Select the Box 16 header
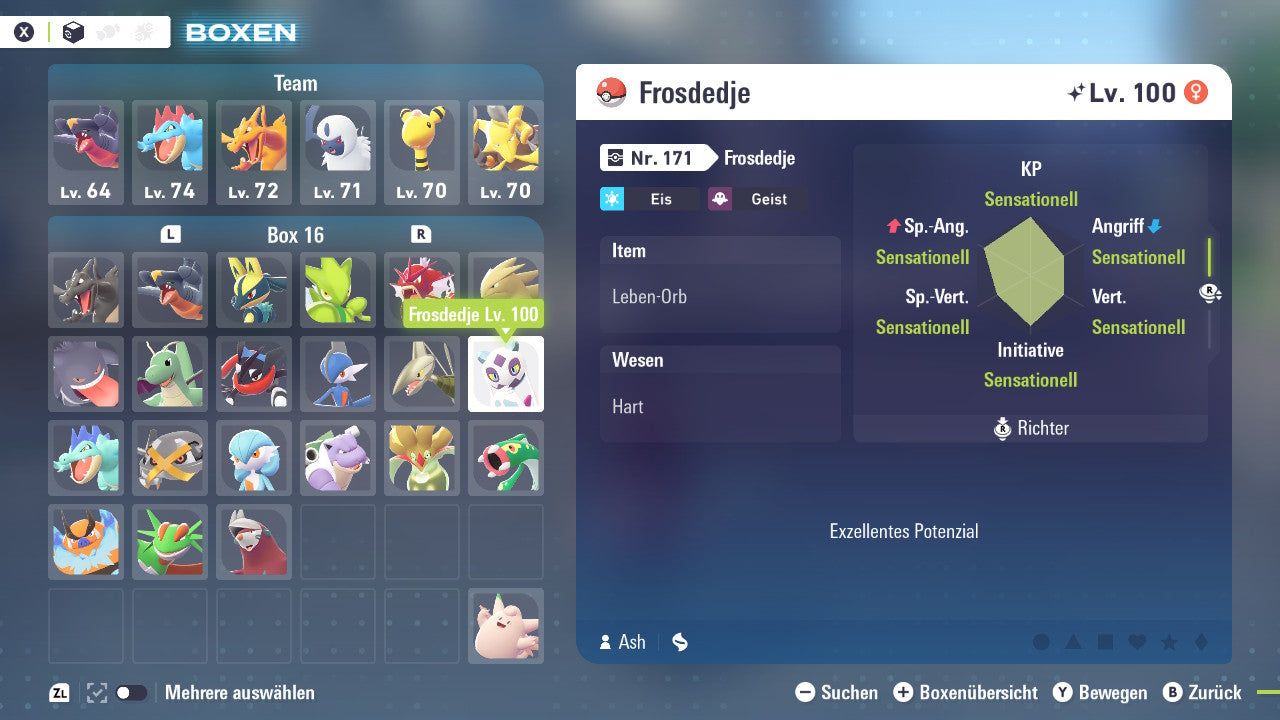This screenshot has width=1280, height=720. coord(295,235)
